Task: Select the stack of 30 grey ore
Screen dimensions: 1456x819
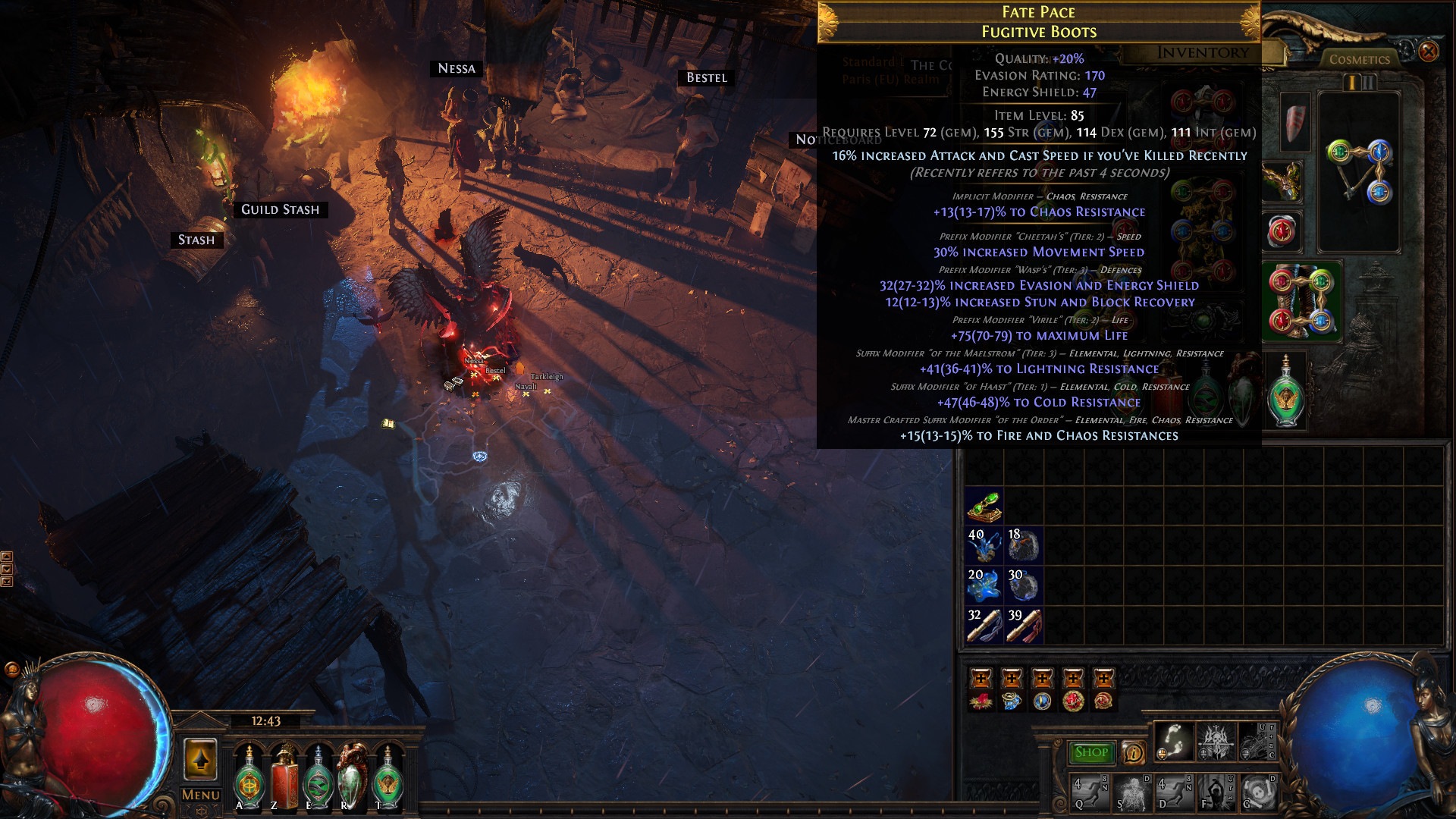Action: [x=1024, y=585]
